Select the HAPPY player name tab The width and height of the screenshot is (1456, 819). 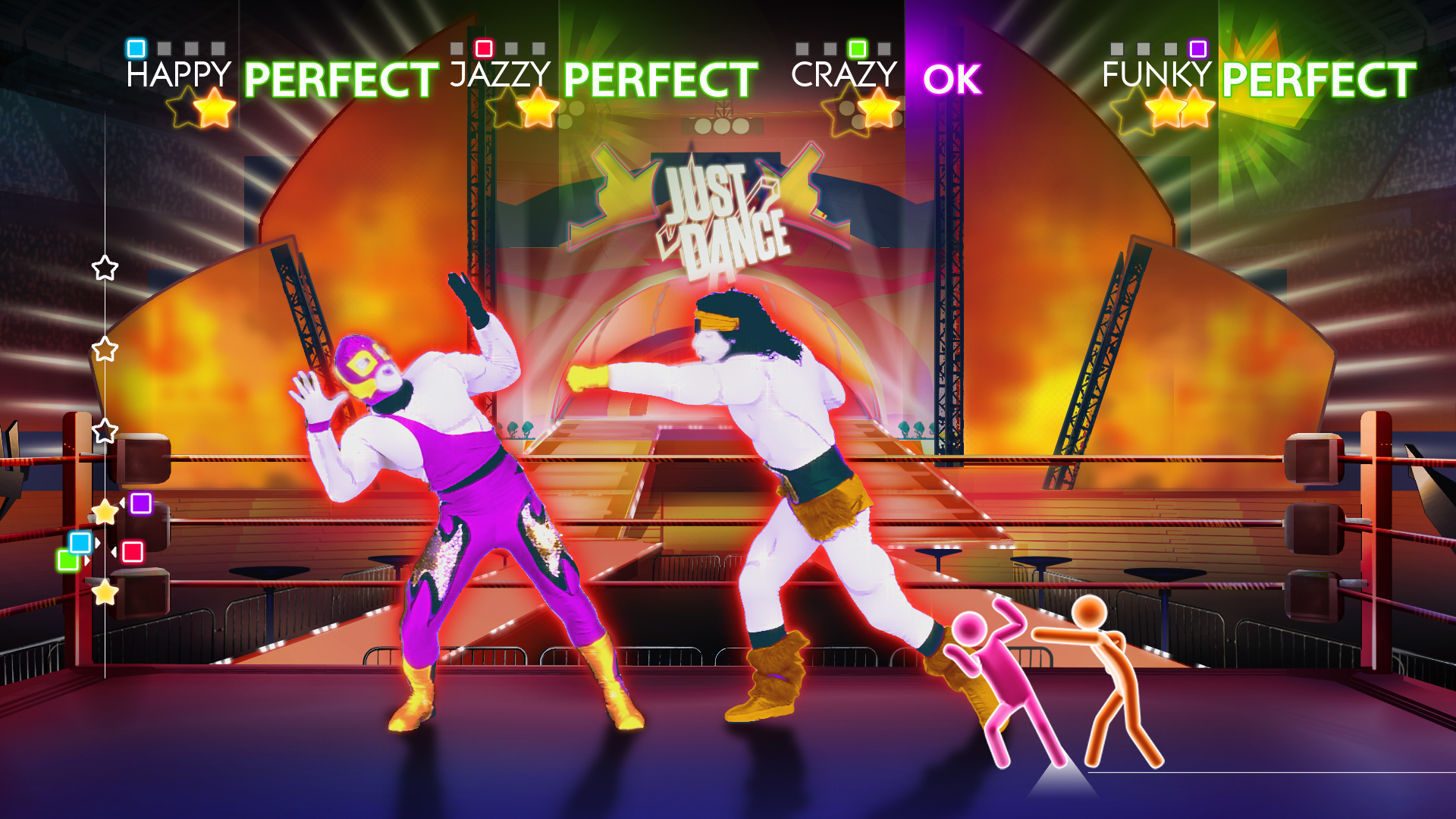click(x=176, y=74)
